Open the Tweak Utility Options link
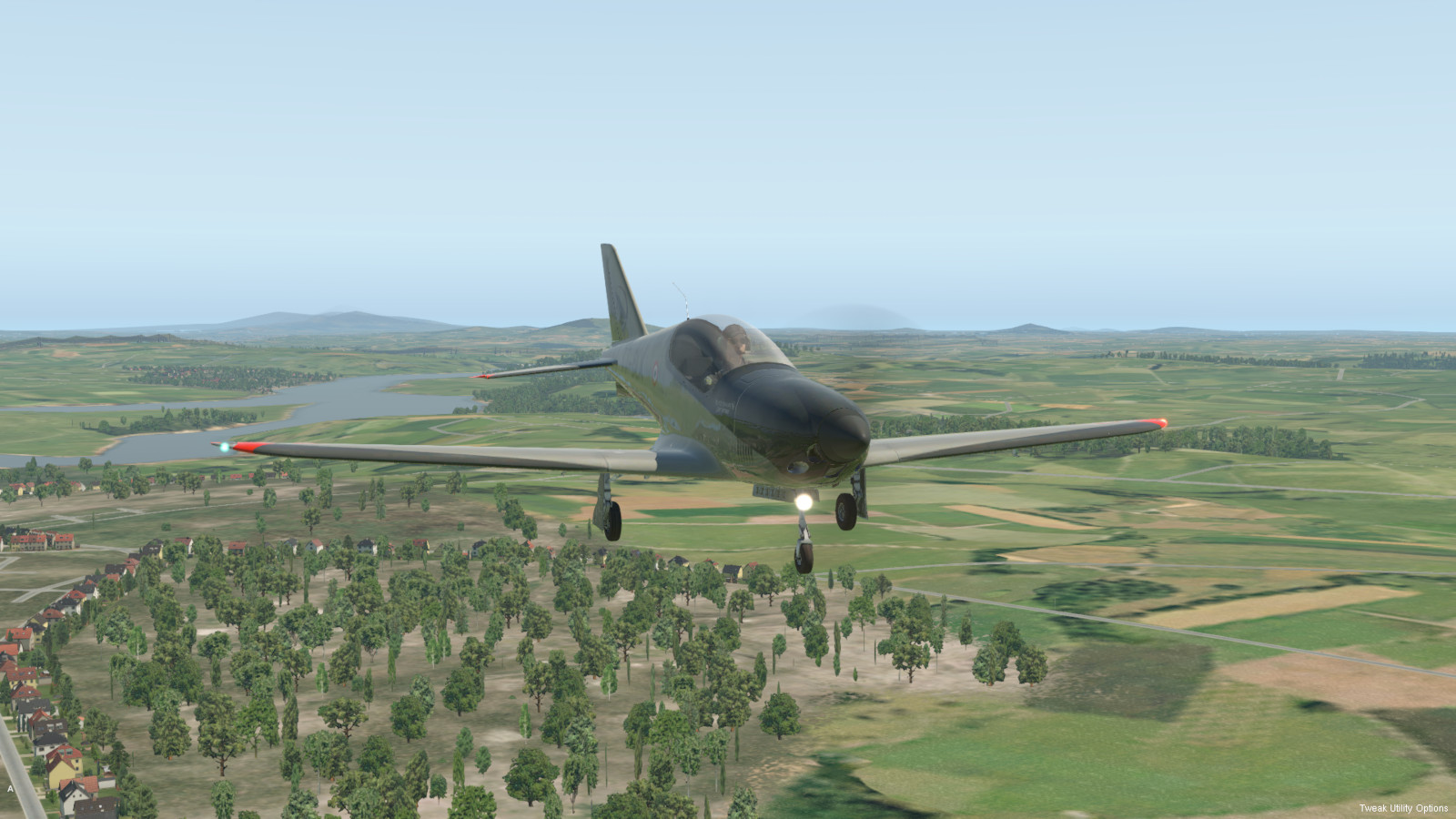This screenshot has width=1456, height=819. (1403, 808)
